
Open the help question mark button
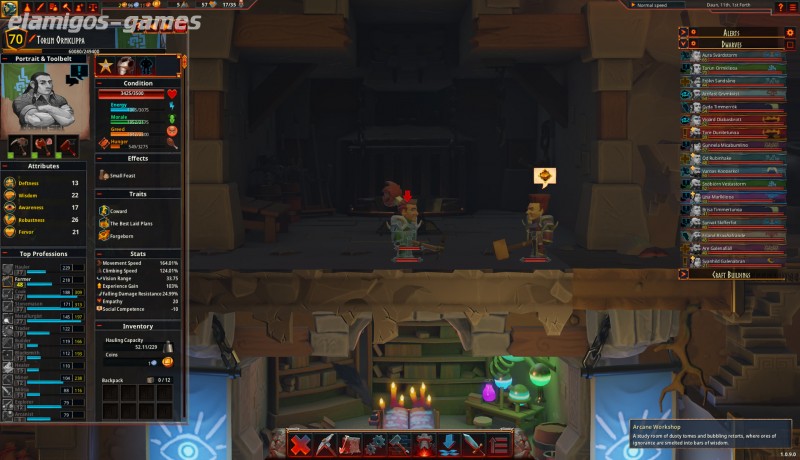point(779,7)
